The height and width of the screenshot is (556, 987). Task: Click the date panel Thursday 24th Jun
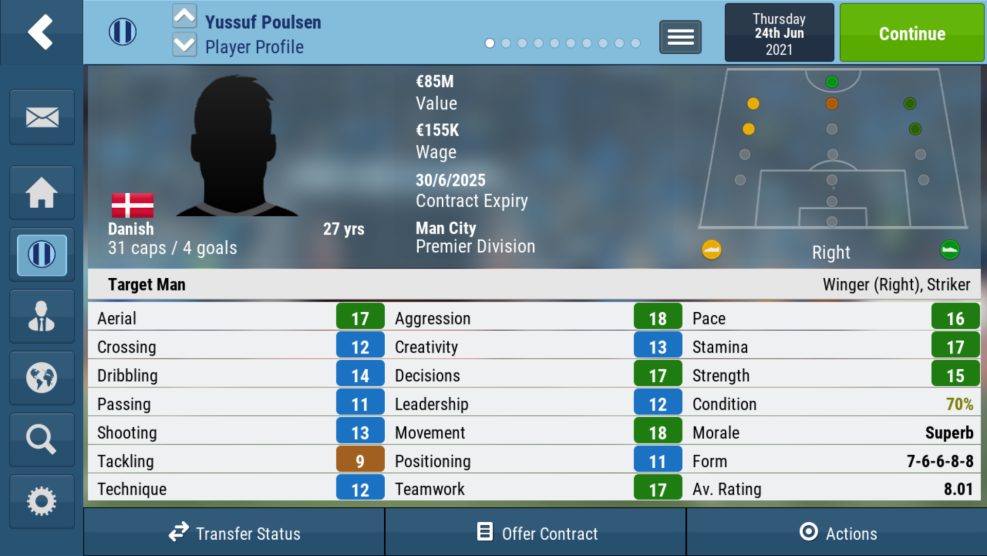click(x=779, y=33)
